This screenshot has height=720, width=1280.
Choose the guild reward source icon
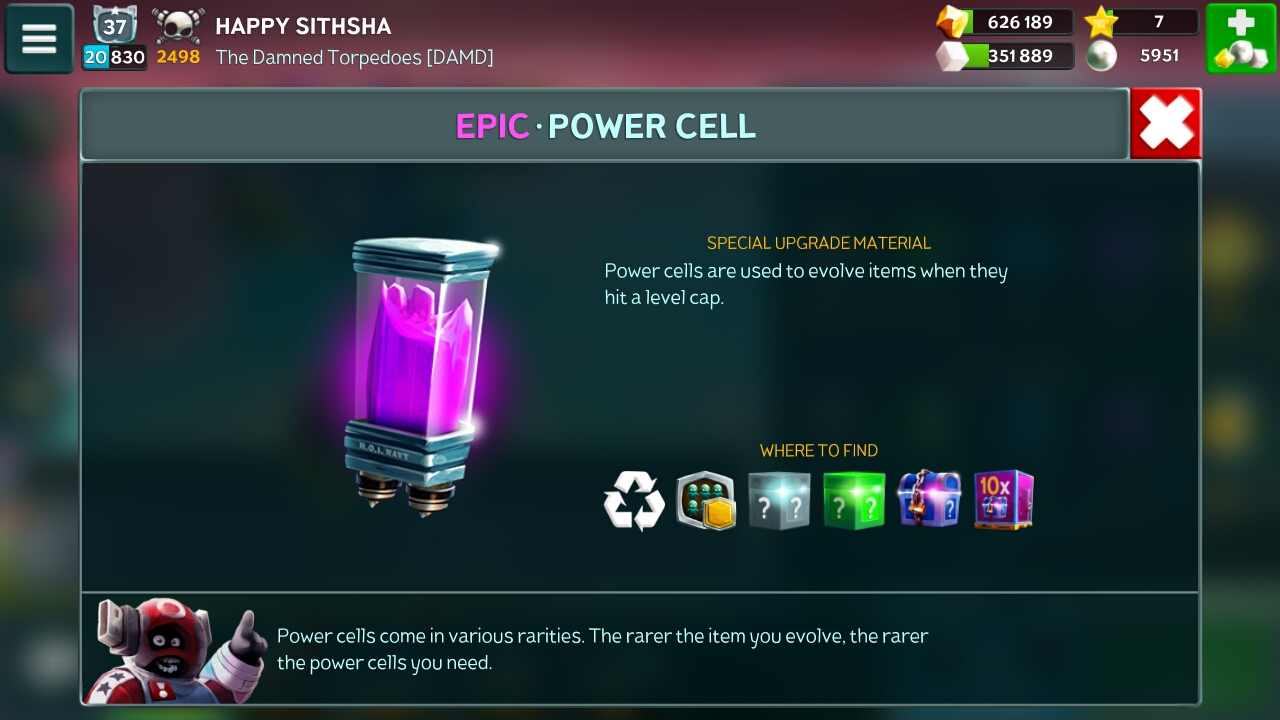[x=706, y=500]
